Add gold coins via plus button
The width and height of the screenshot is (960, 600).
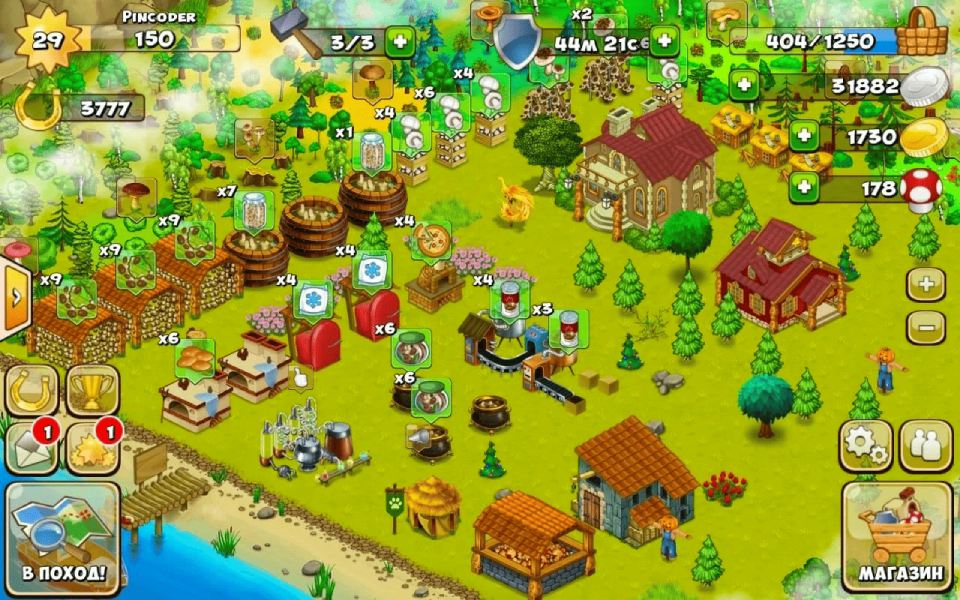[804, 135]
